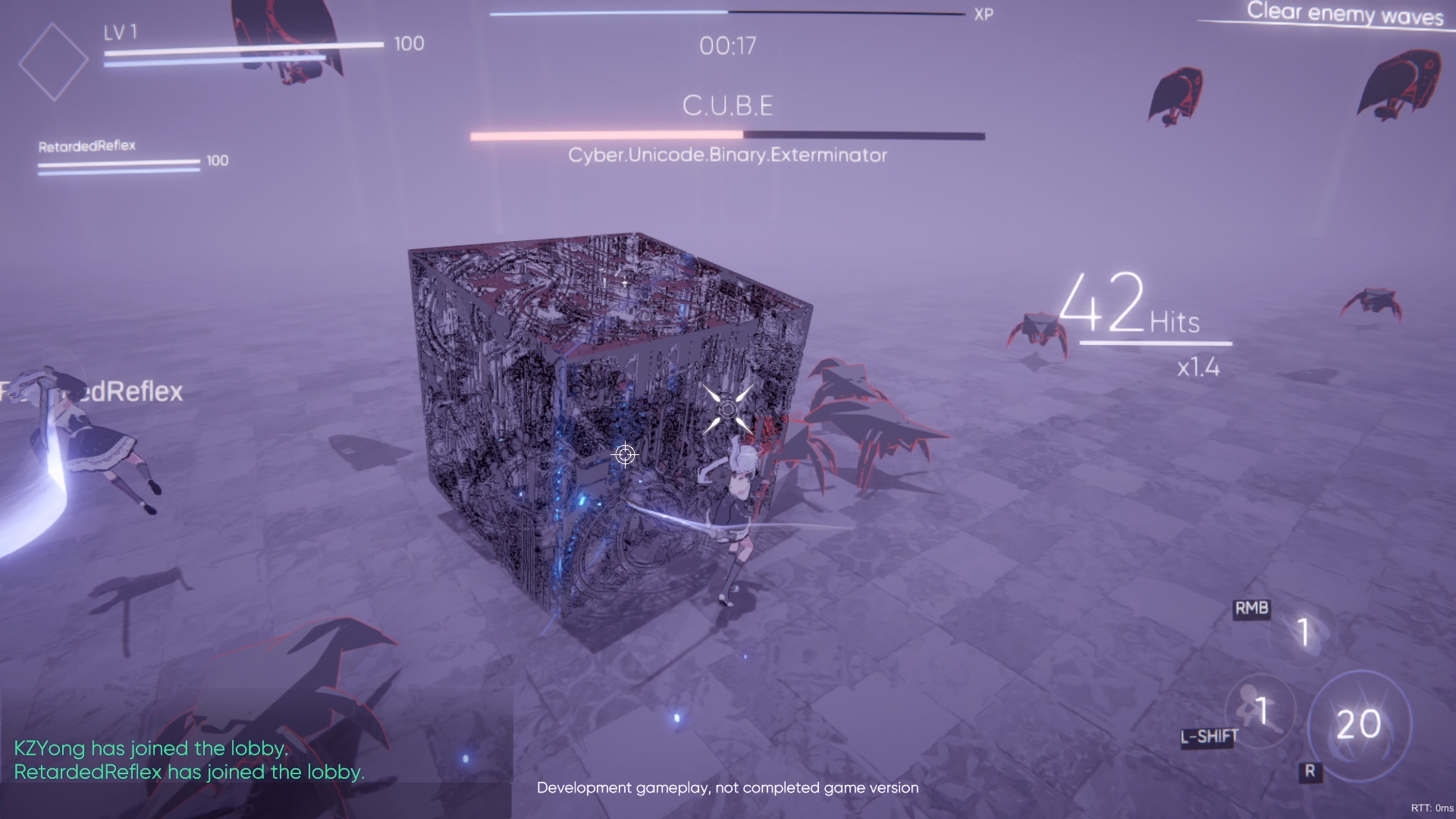Expand the Clear enemy waves objective banner
Image resolution: width=1456 pixels, height=819 pixels.
pos(1342,13)
